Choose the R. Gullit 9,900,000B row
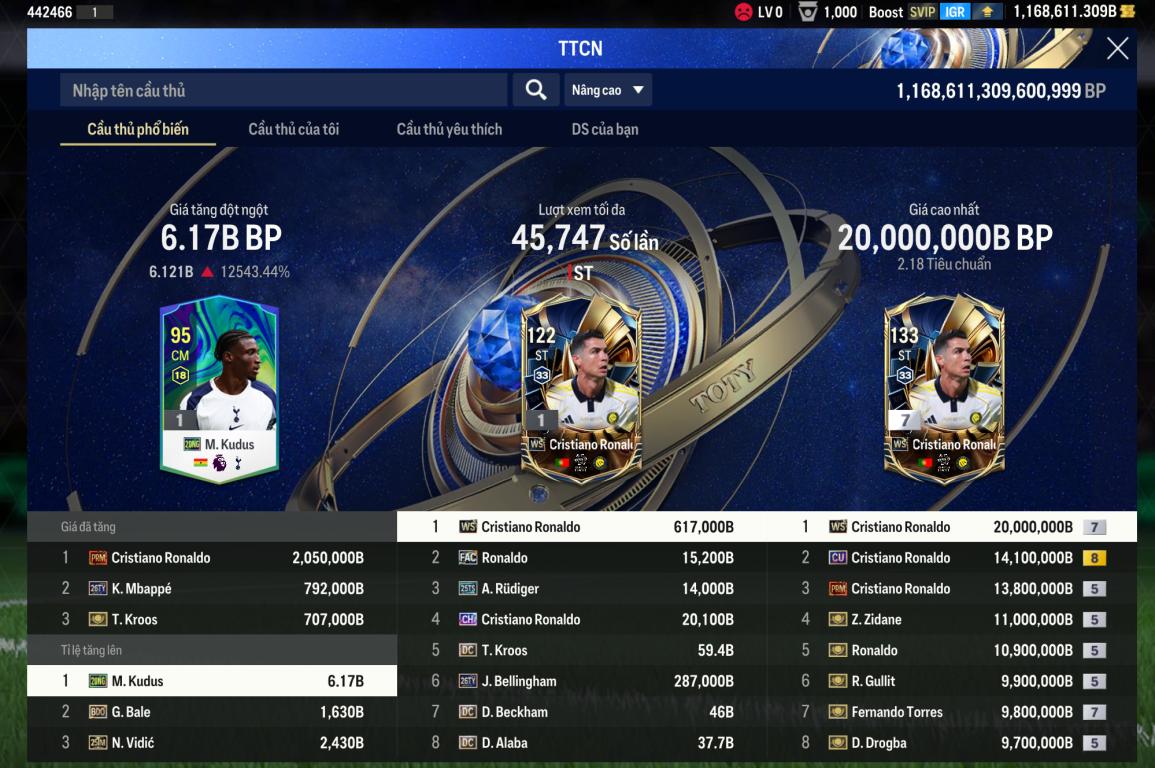This screenshot has width=1155, height=768. 952,681
